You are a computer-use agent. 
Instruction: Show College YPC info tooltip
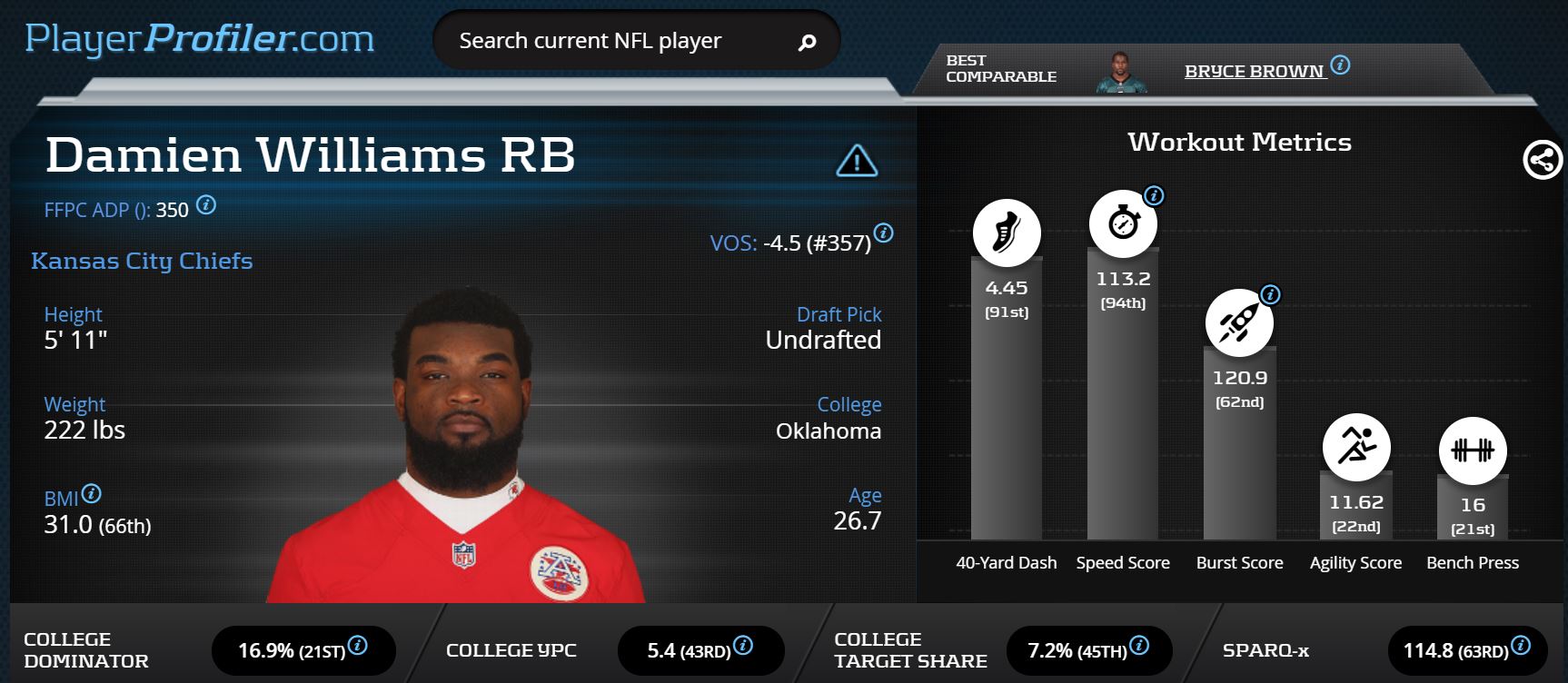click(x=743, y=645)
